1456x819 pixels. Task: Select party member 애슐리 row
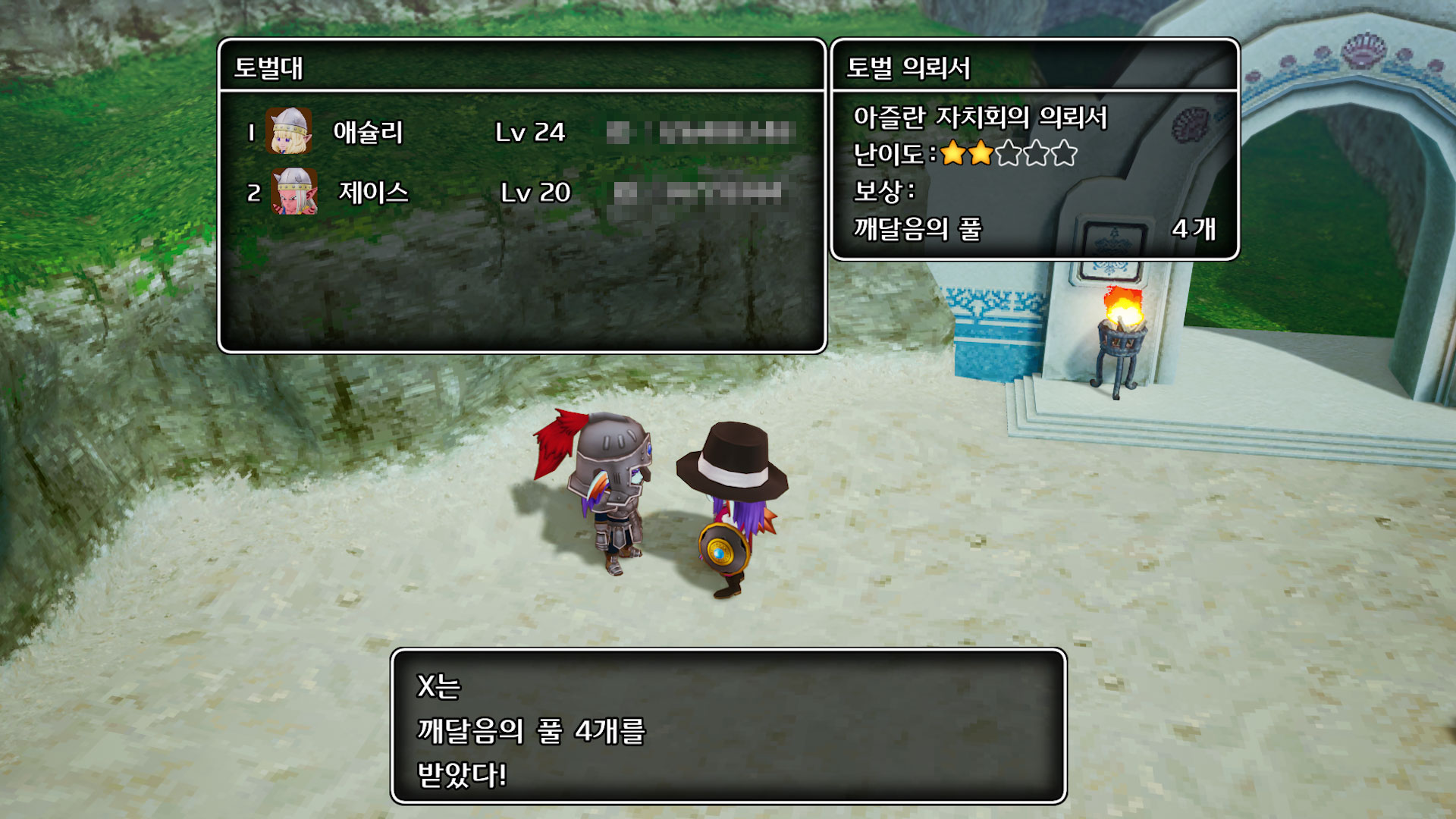click(x=520, y=133)
